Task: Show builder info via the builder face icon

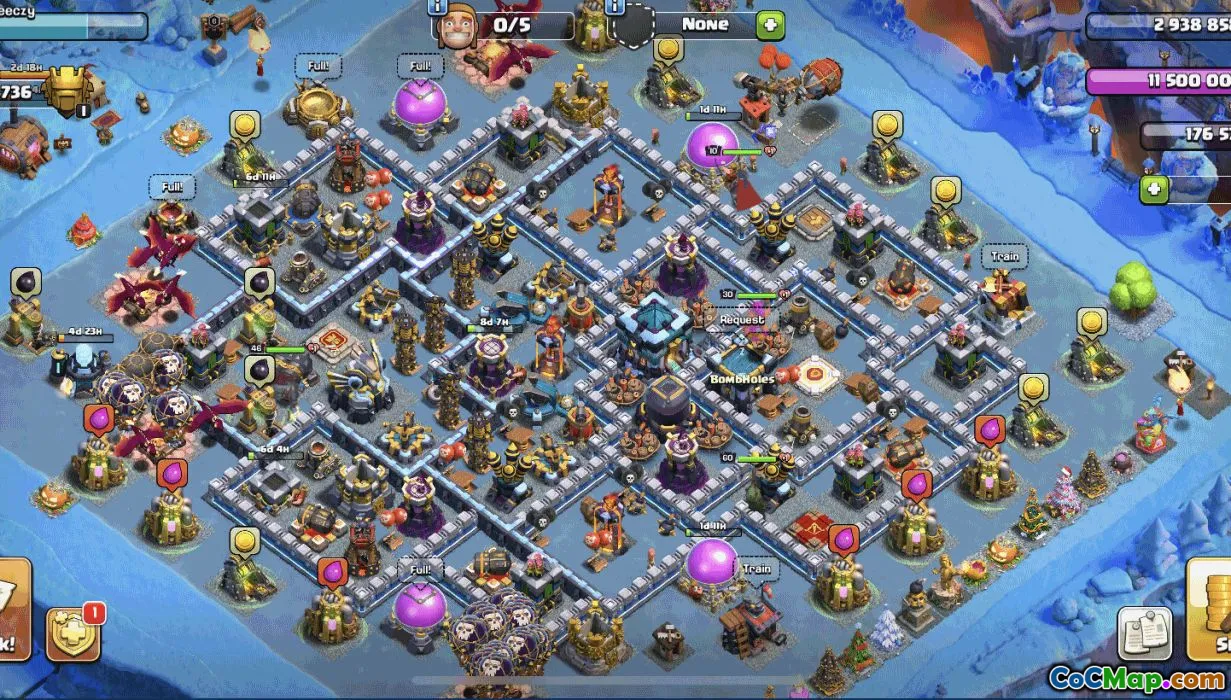Action: [458, 23]
